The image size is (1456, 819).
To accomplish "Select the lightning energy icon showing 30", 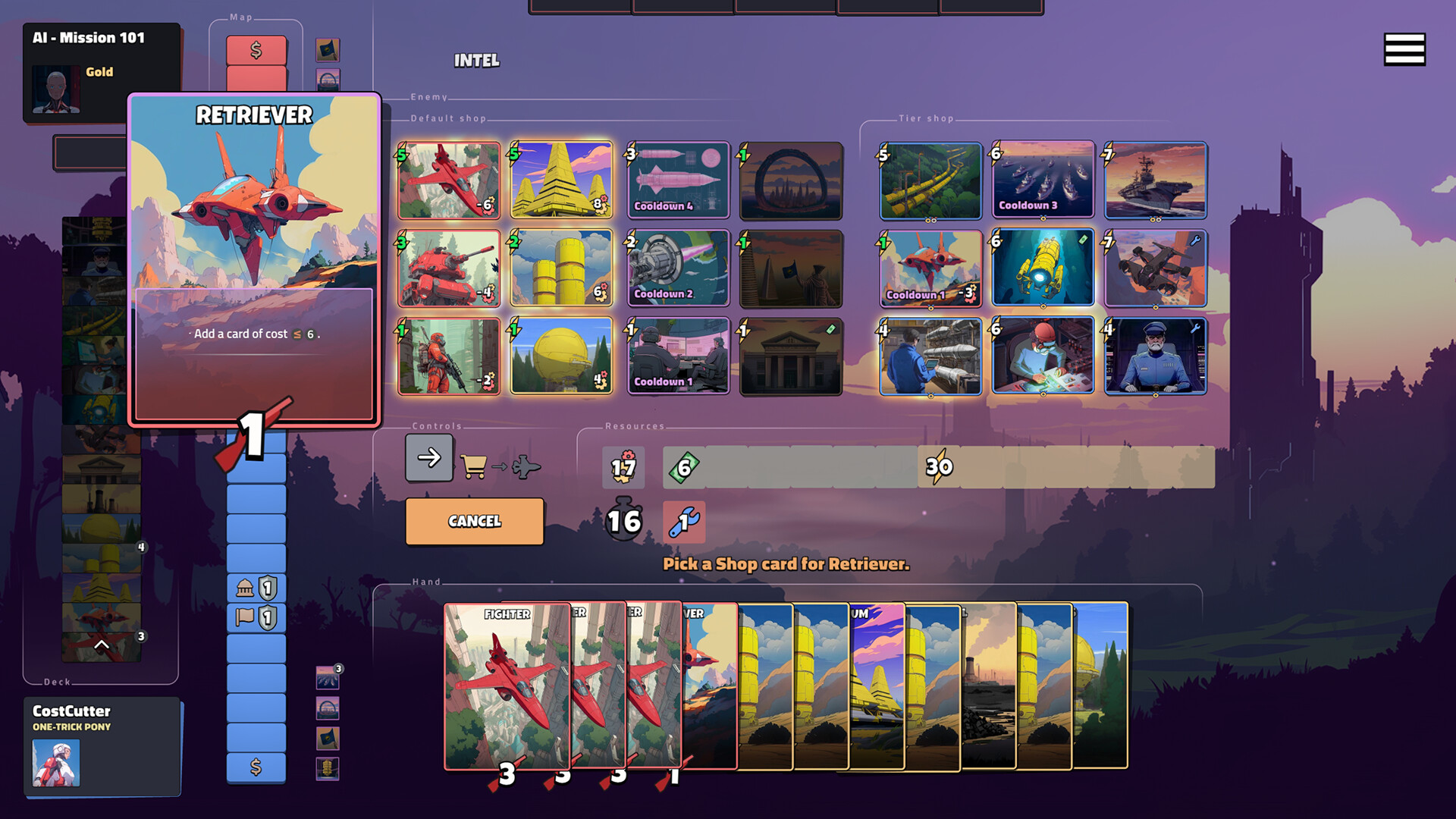I will tap(940, 467).
